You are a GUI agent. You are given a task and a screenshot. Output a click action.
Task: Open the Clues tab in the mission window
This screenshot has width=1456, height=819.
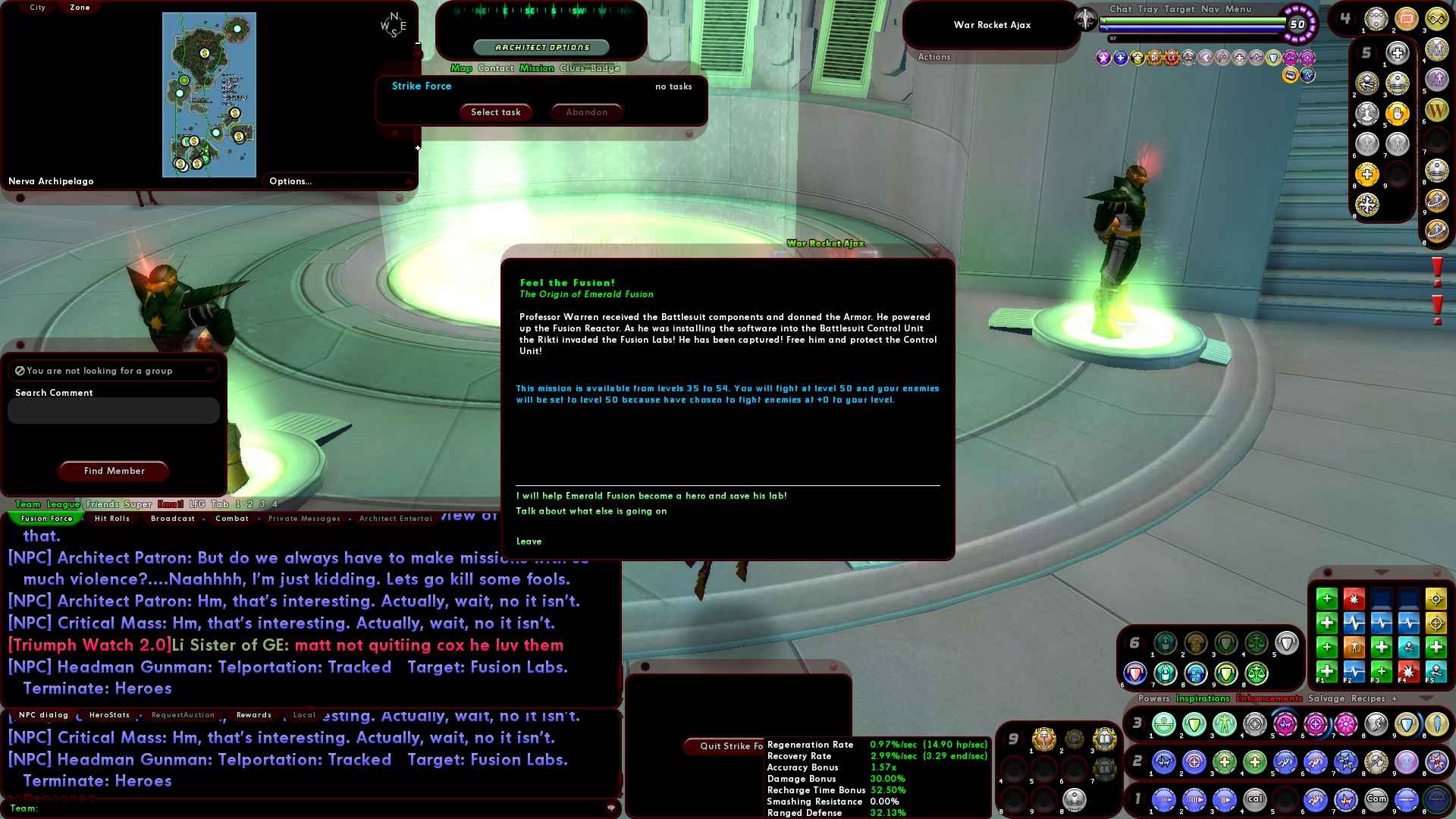click(x=574, y=68)
